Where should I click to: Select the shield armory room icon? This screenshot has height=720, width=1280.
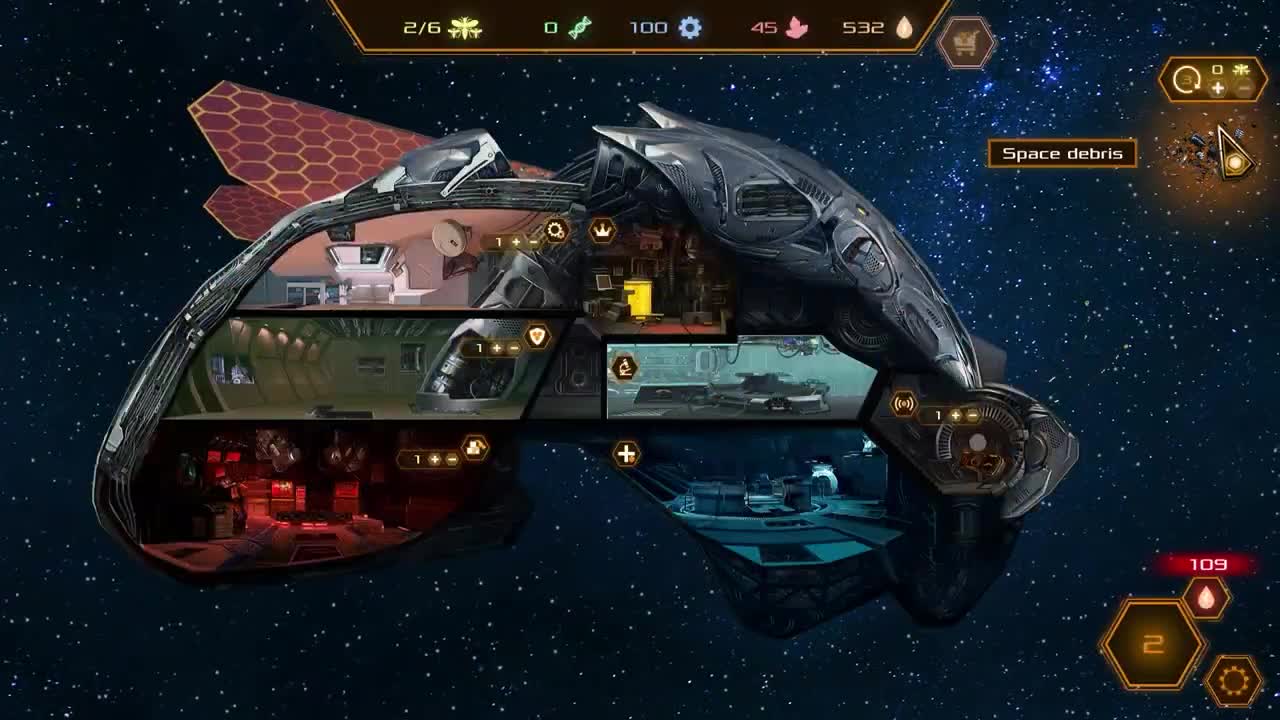coord(536,337)
